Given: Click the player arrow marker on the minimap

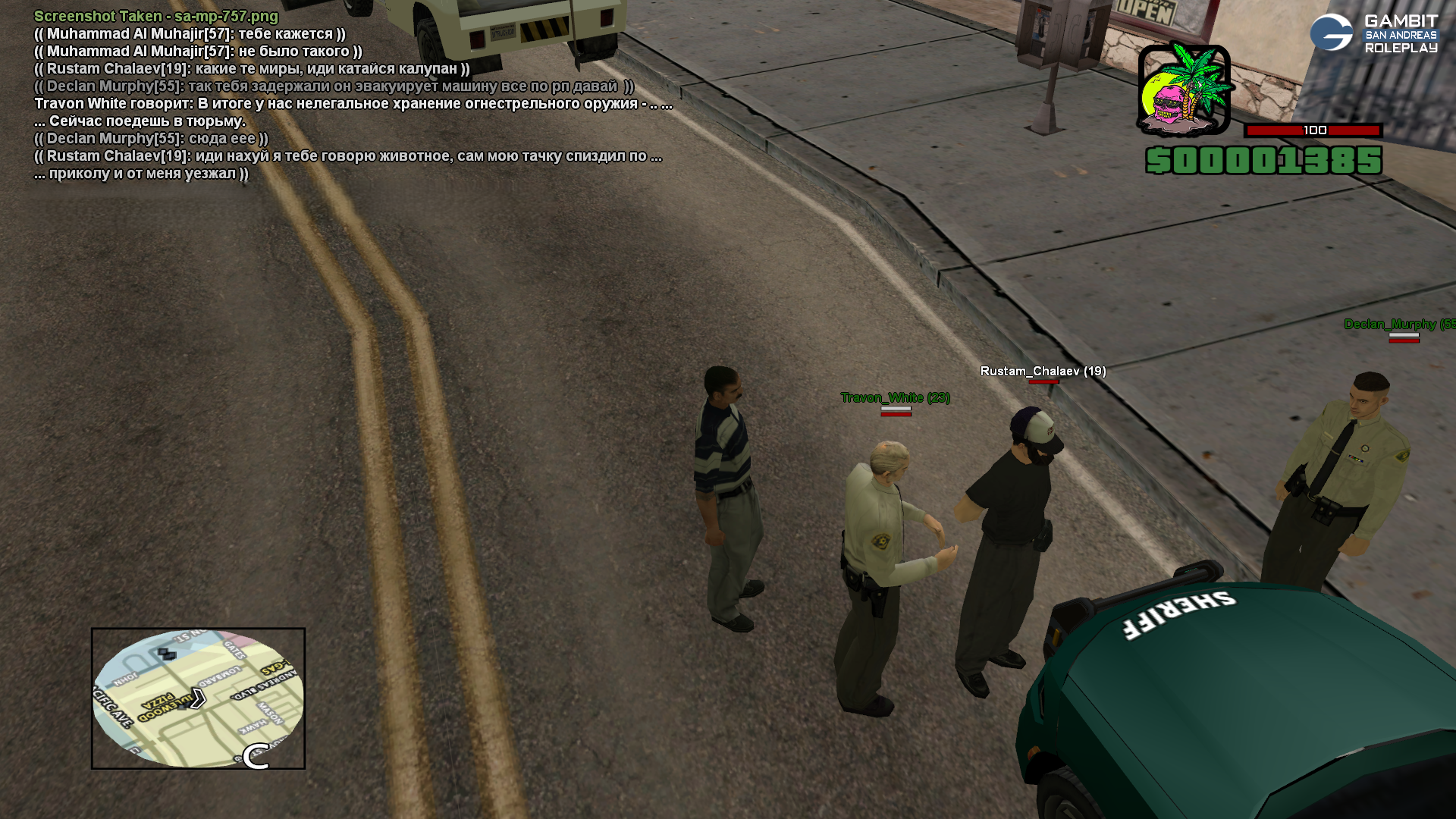Looking at the screenshot, I should tap(198, 698).
